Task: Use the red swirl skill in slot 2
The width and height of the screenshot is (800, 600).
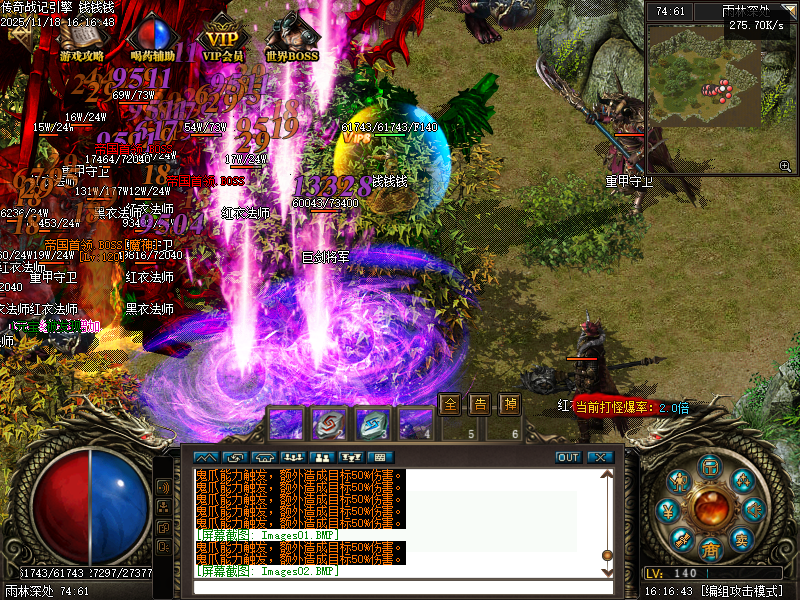Action: tap(329, 424)
